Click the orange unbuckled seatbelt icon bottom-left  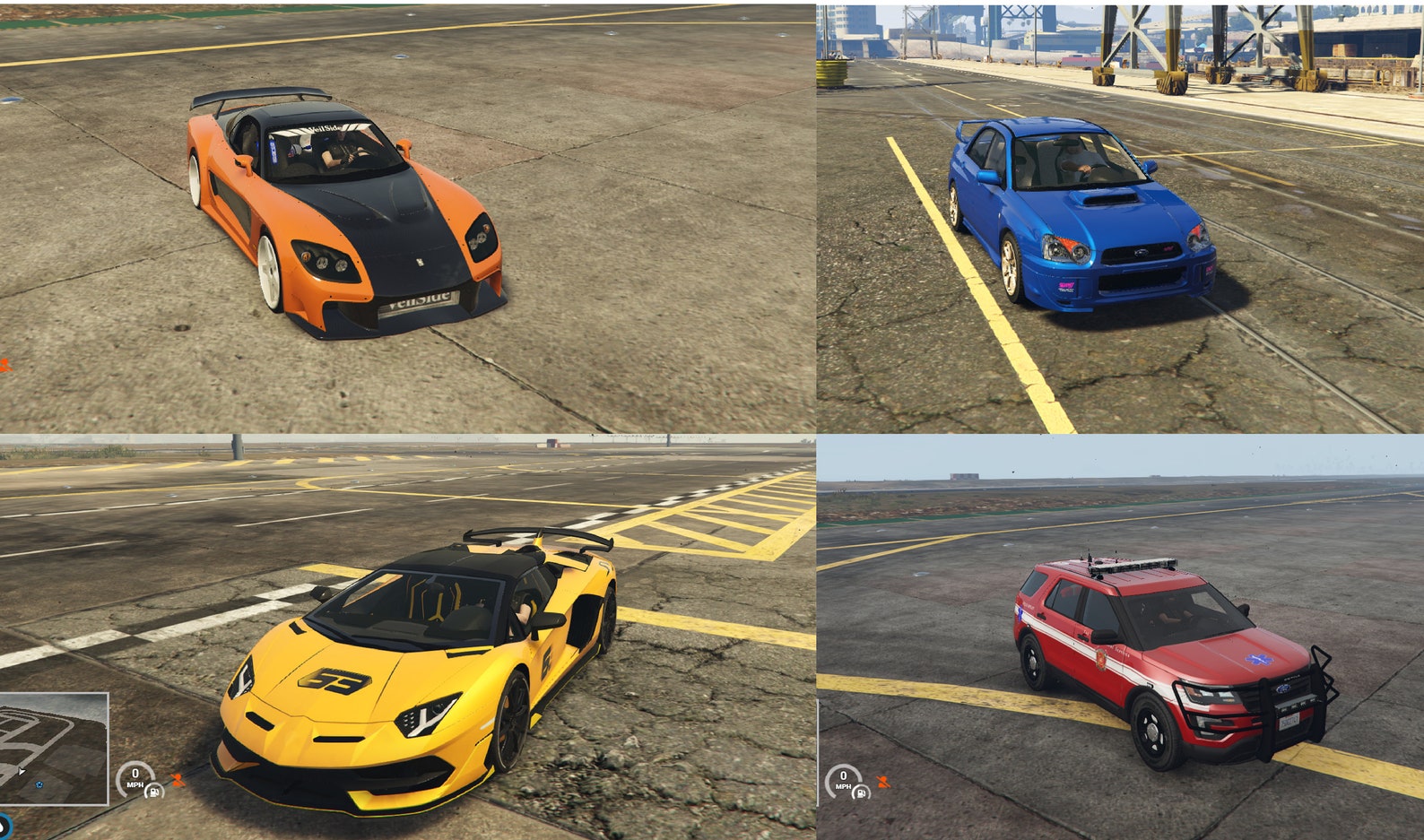[178, 780]
